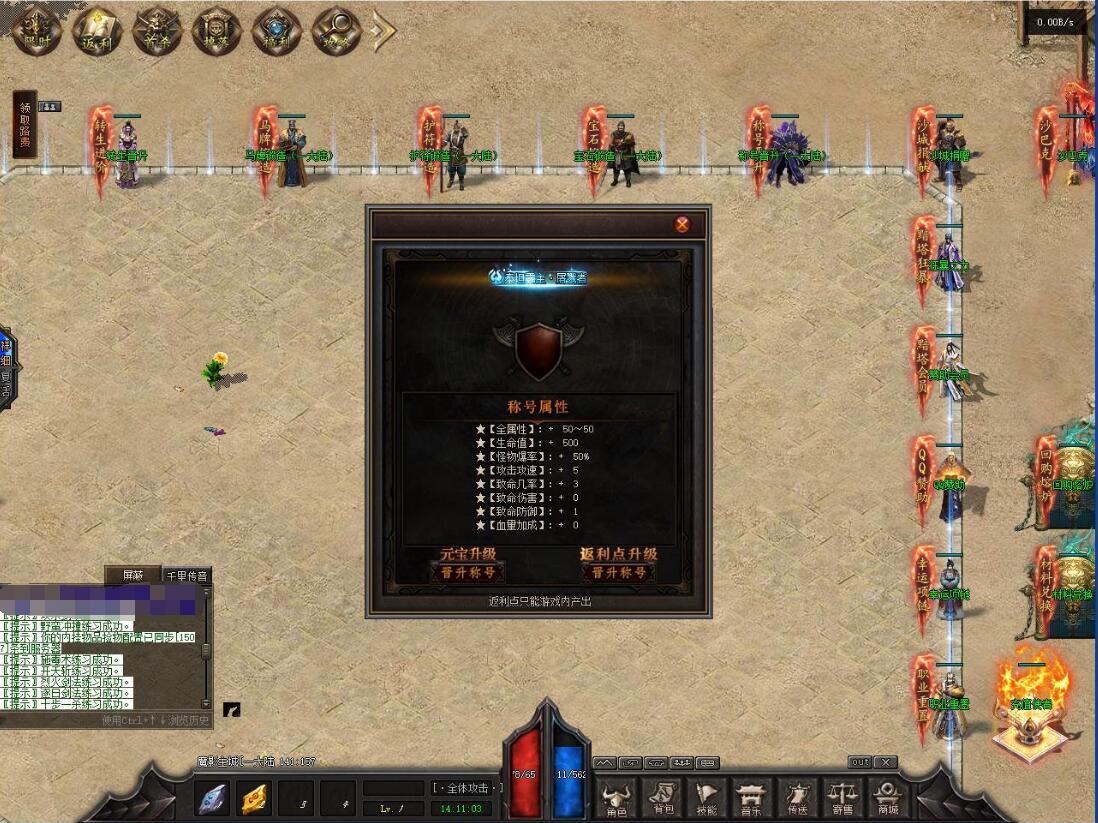The height and width of the screenshot is (823, 1098).
Task: Open the 音乐 music button
Action: 751,798
